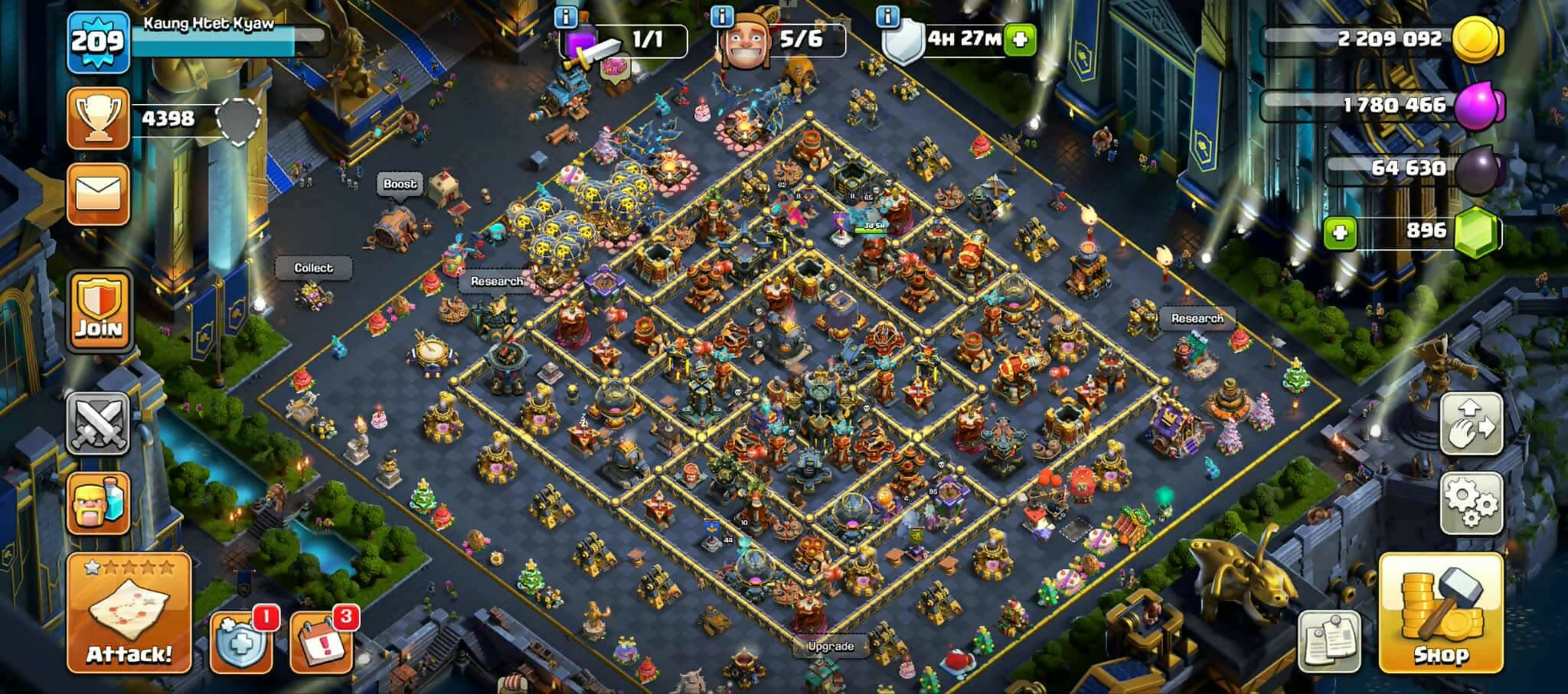View trophy league details
Image resolution: width=1568 pixels, height=694 pixels.
click(x=98, y=118)
